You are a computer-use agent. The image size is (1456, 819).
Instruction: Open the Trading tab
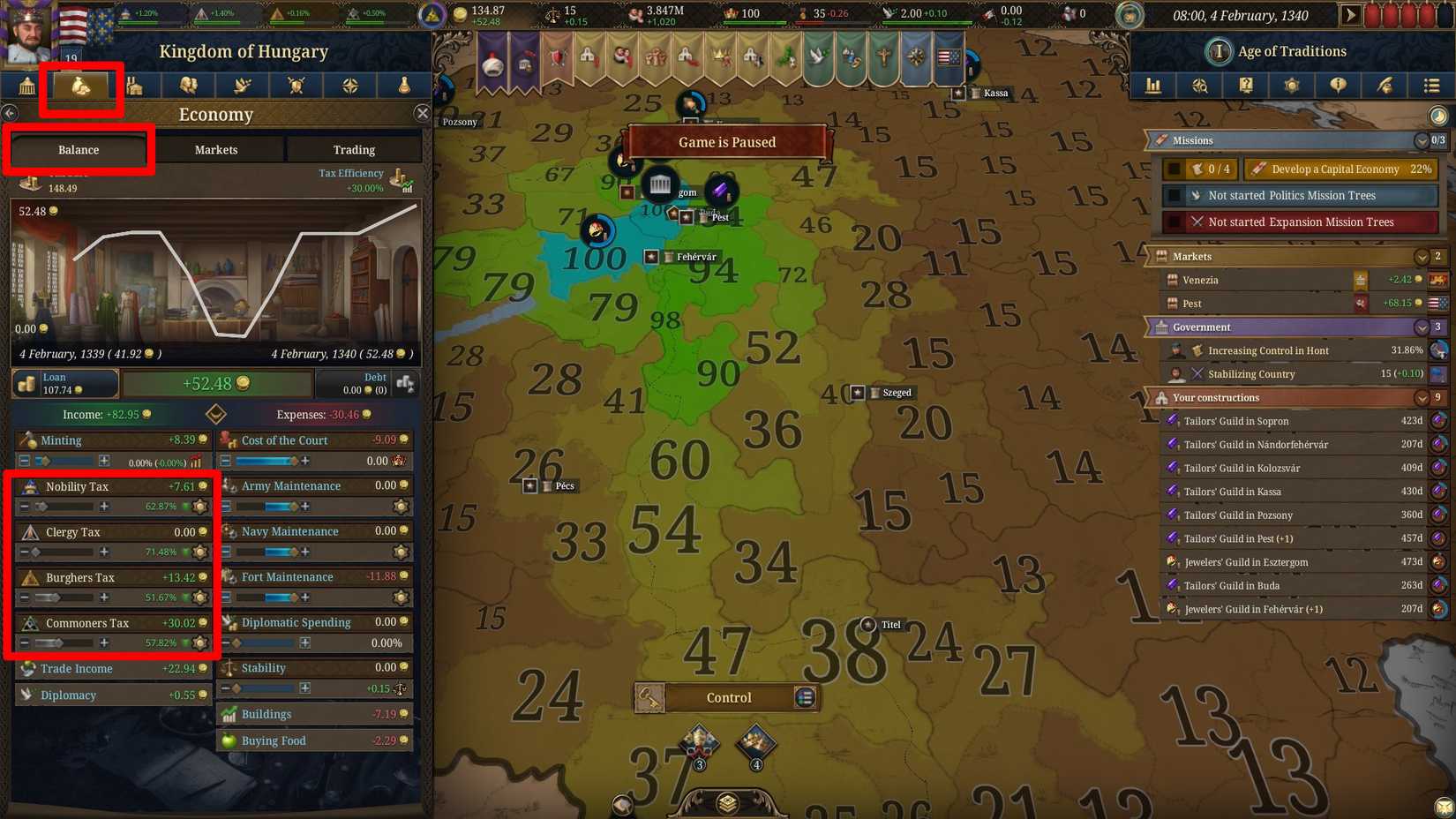(x=353, y=149)
